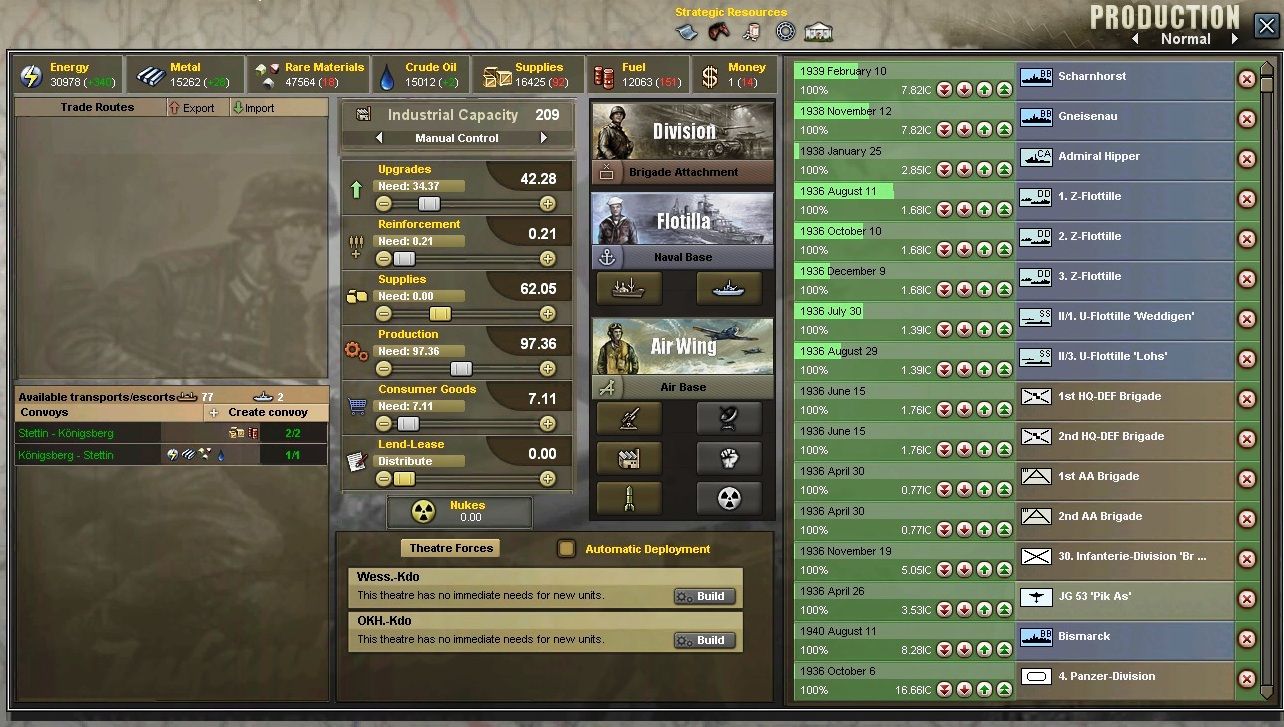Screen dimensions: 1284x727
Task: Click Build for OKH.-Kdo theatre
Action: click(704, 640)
